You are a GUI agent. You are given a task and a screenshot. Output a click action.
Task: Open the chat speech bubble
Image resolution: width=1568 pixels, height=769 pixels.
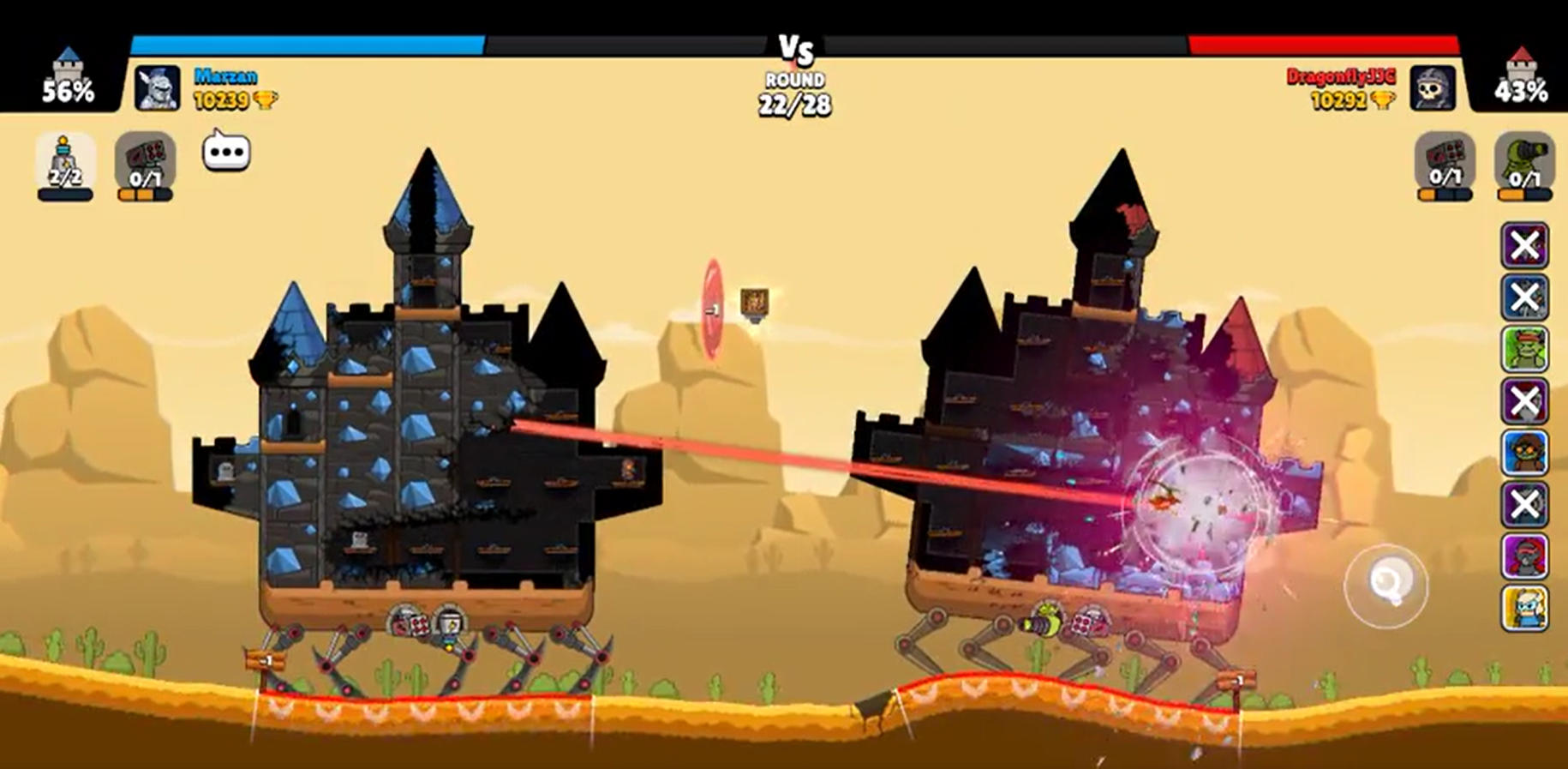tap(226, 153)
